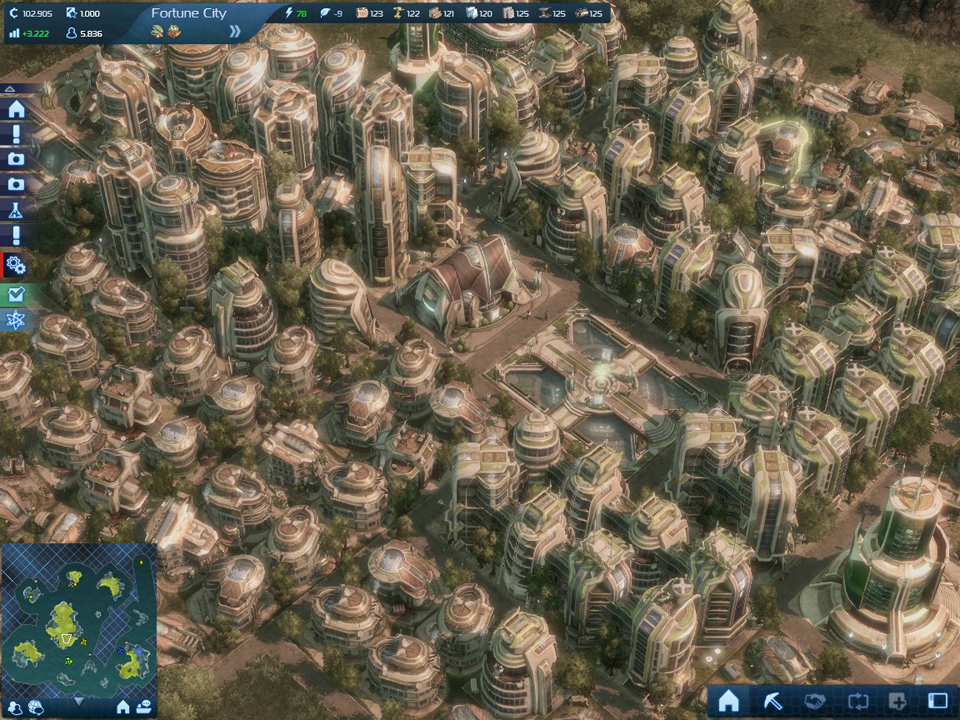The width and height of the screenshot is (960, 720).
Task: Click the minimap island overview
Action: 78,617
